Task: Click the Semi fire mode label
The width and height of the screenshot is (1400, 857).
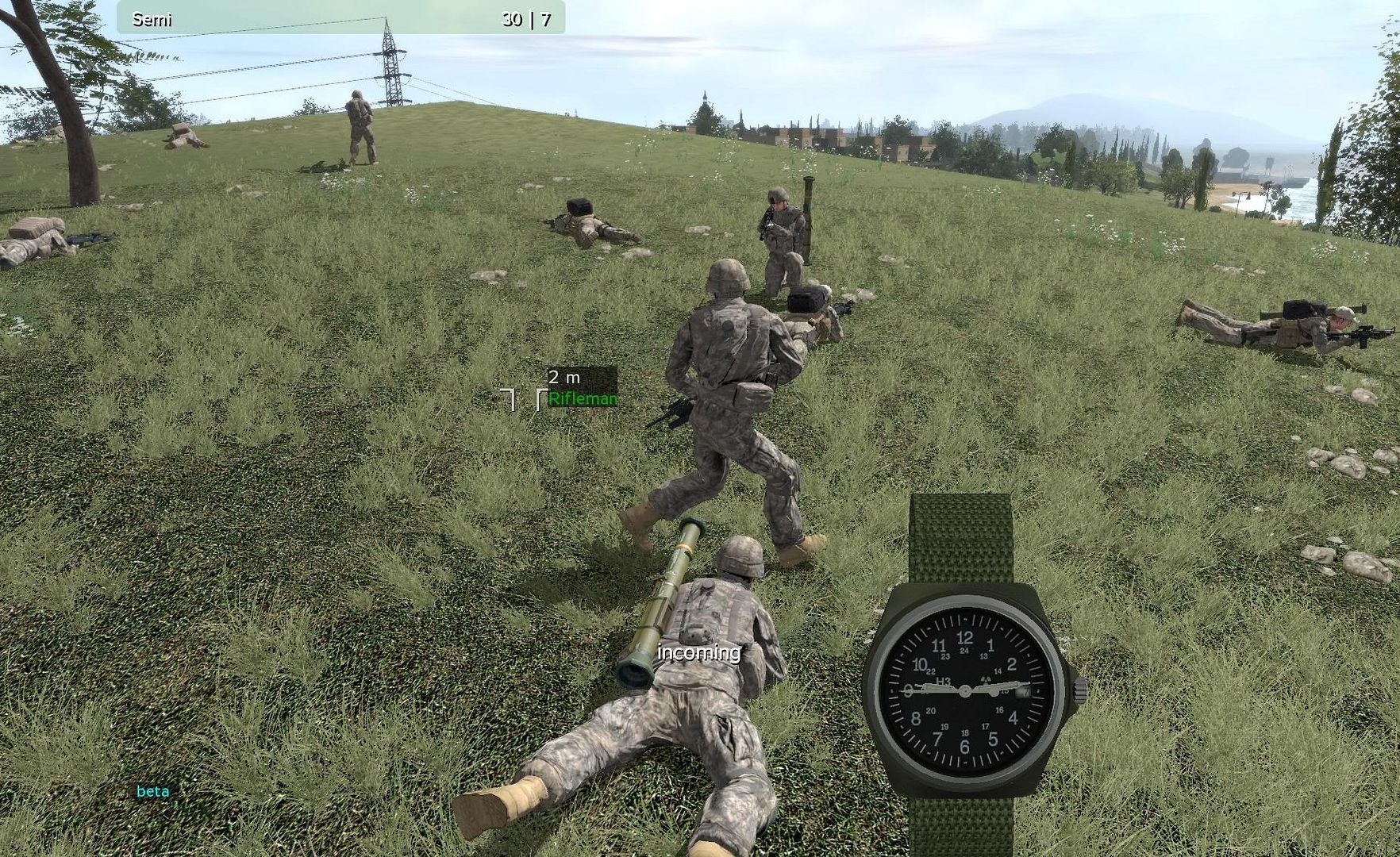Action: pos(152,20)
